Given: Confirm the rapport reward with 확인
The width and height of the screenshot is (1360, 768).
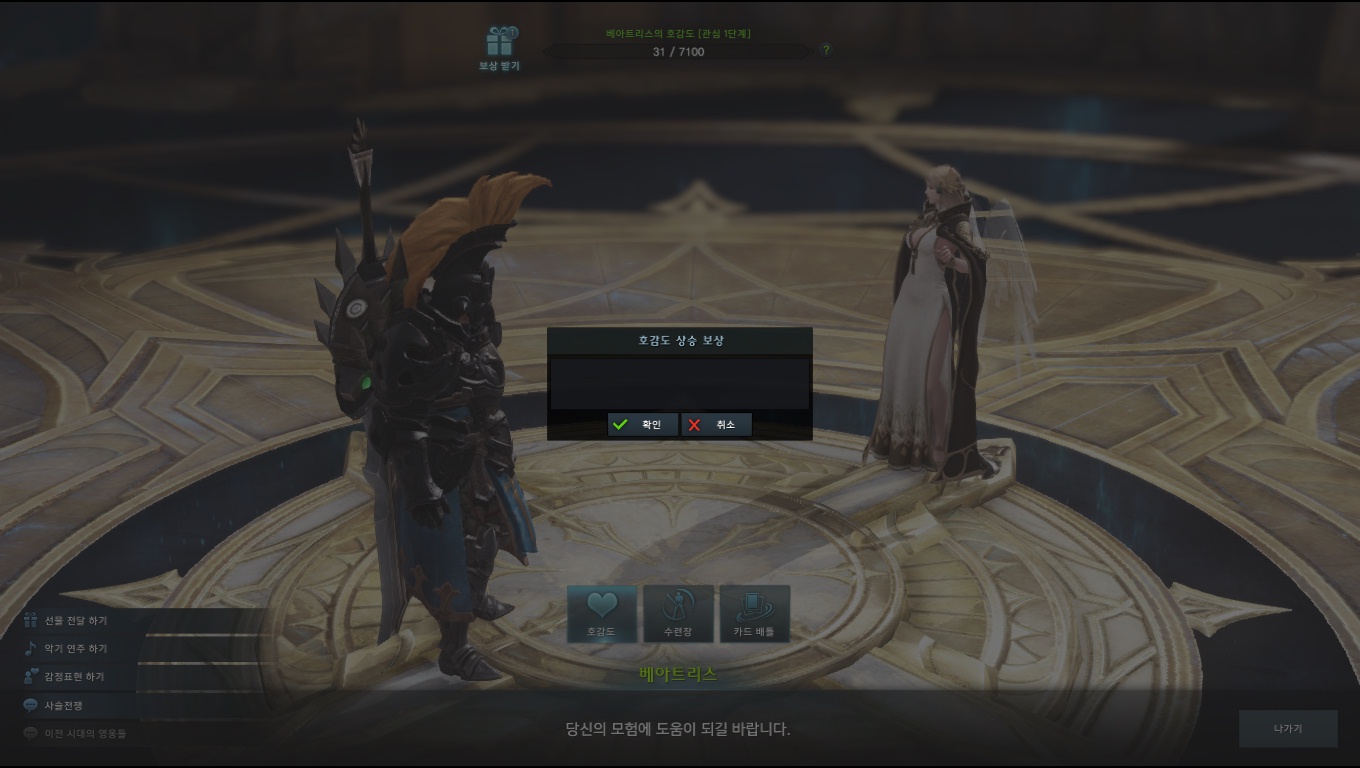Looking at the screenshot, I should (x=642, y=425).
